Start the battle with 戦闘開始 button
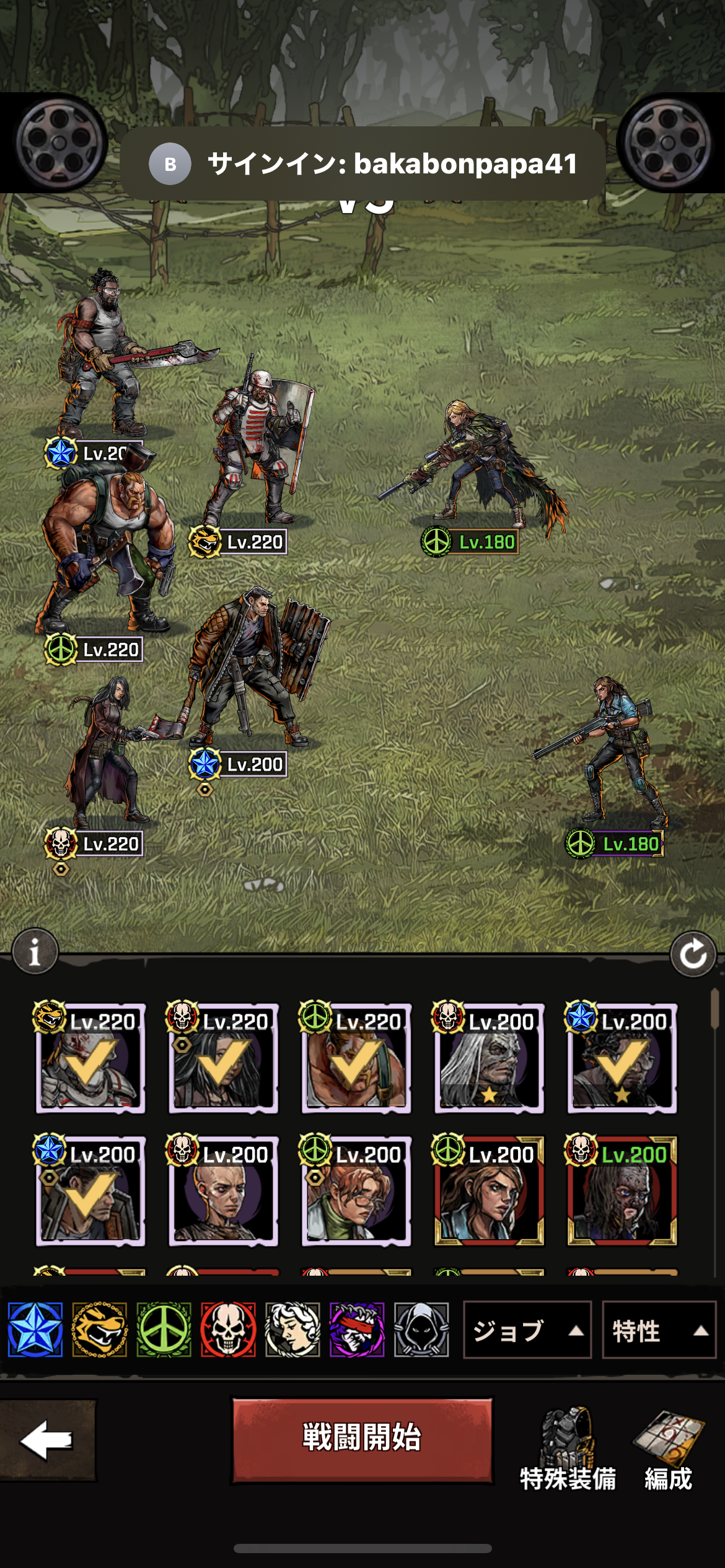725x1568 pixels. 362,1439
